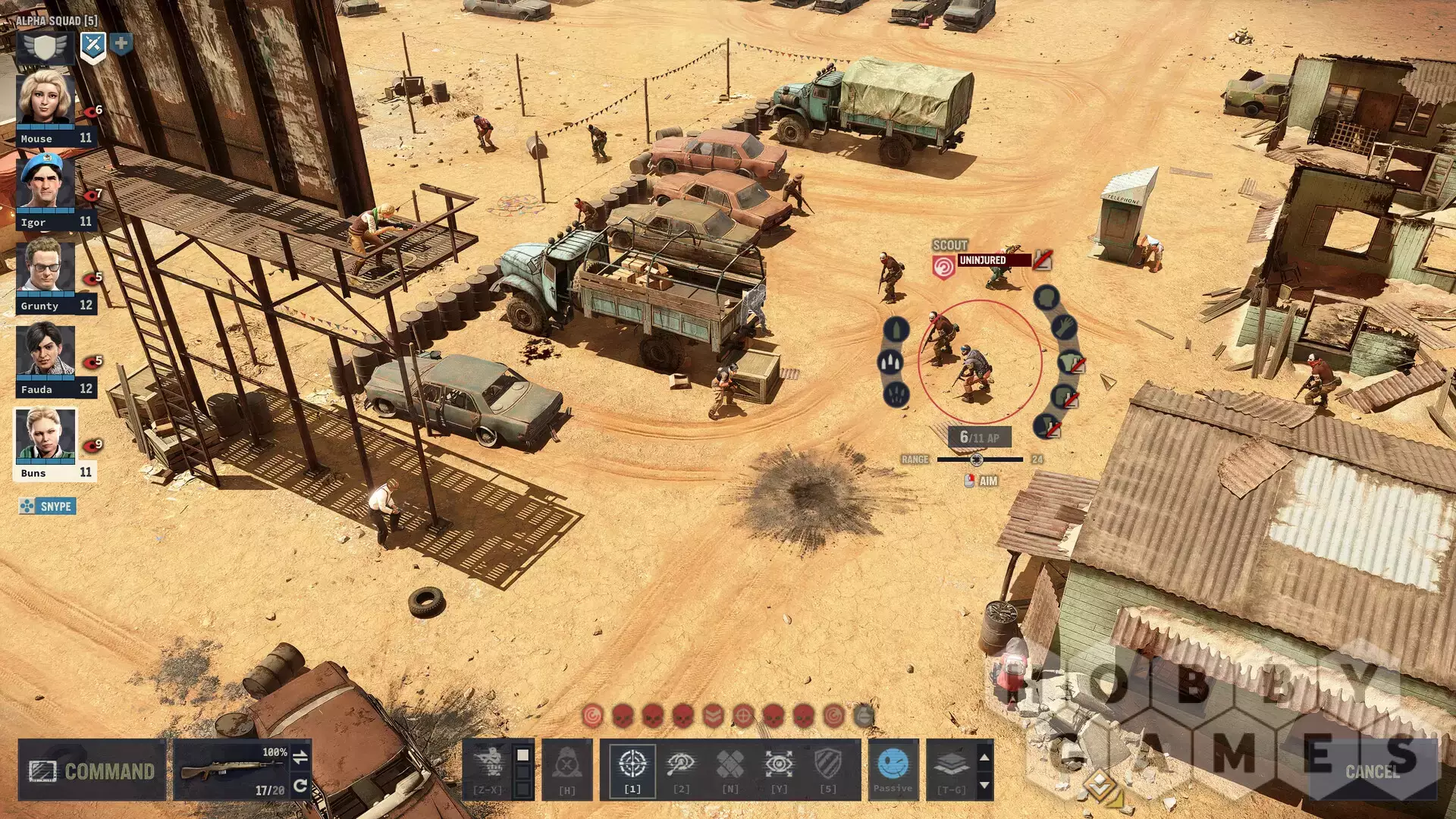Choose the single bullet firing mode

(896, 330)
